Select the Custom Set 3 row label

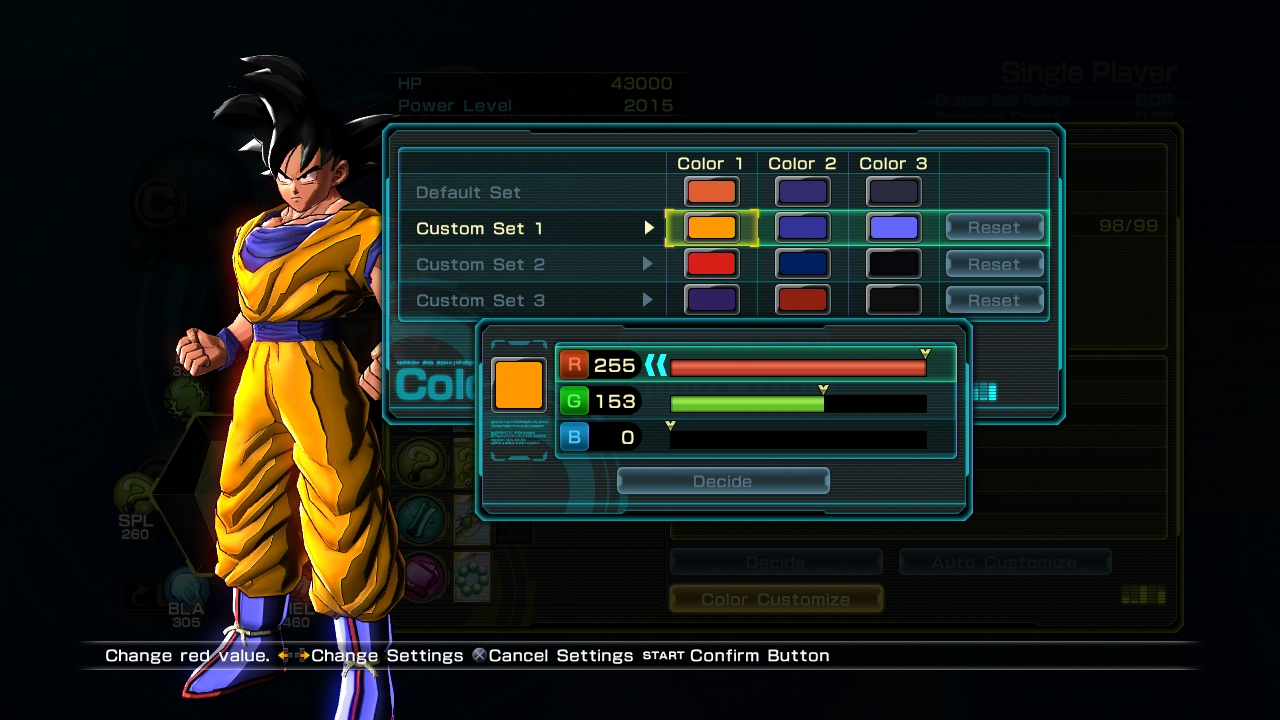click(x=480, y=301)
